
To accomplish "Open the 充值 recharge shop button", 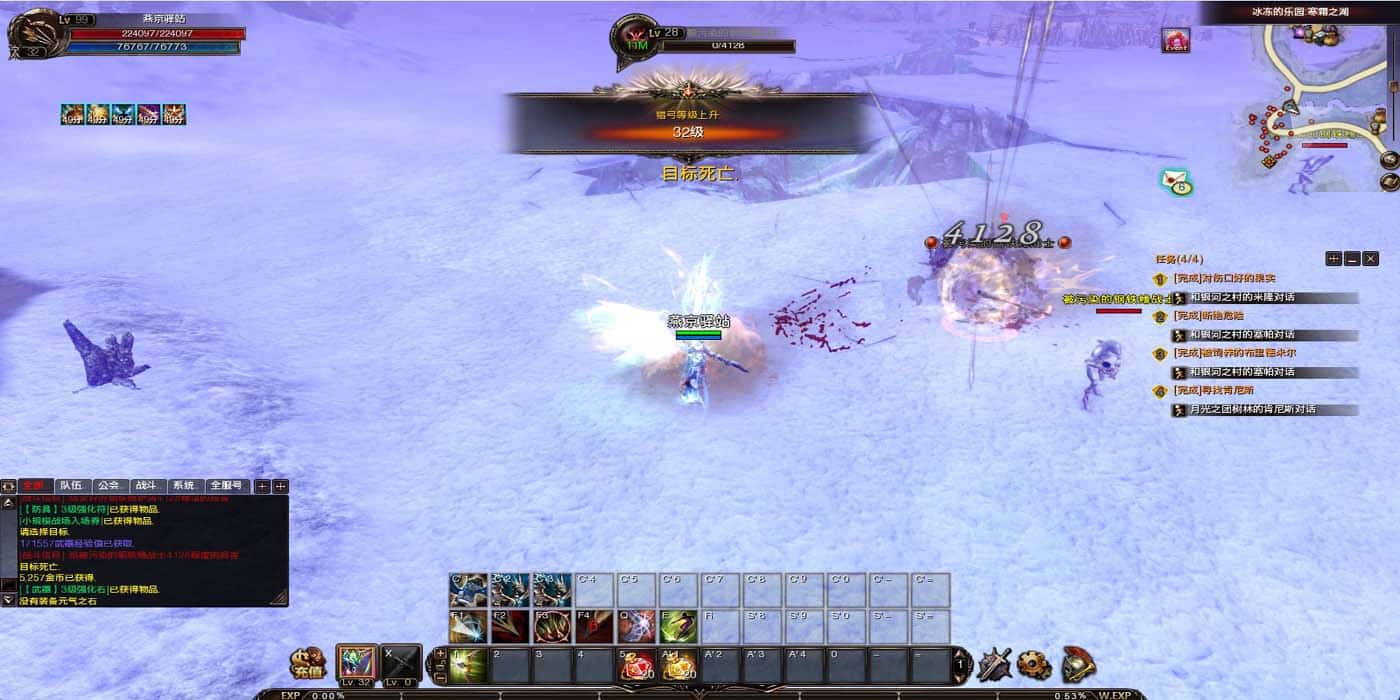I will [308, 663].
